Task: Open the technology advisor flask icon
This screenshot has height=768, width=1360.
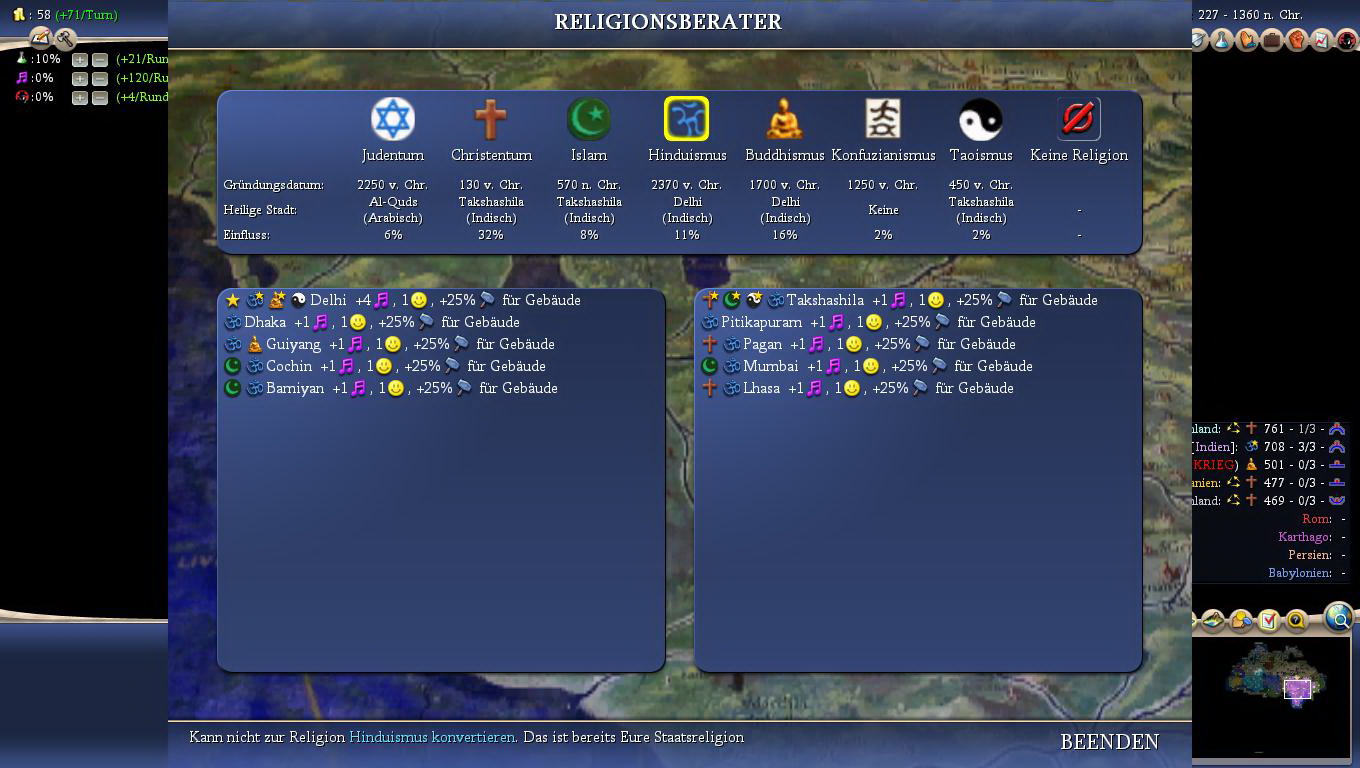Action: 1222,40
